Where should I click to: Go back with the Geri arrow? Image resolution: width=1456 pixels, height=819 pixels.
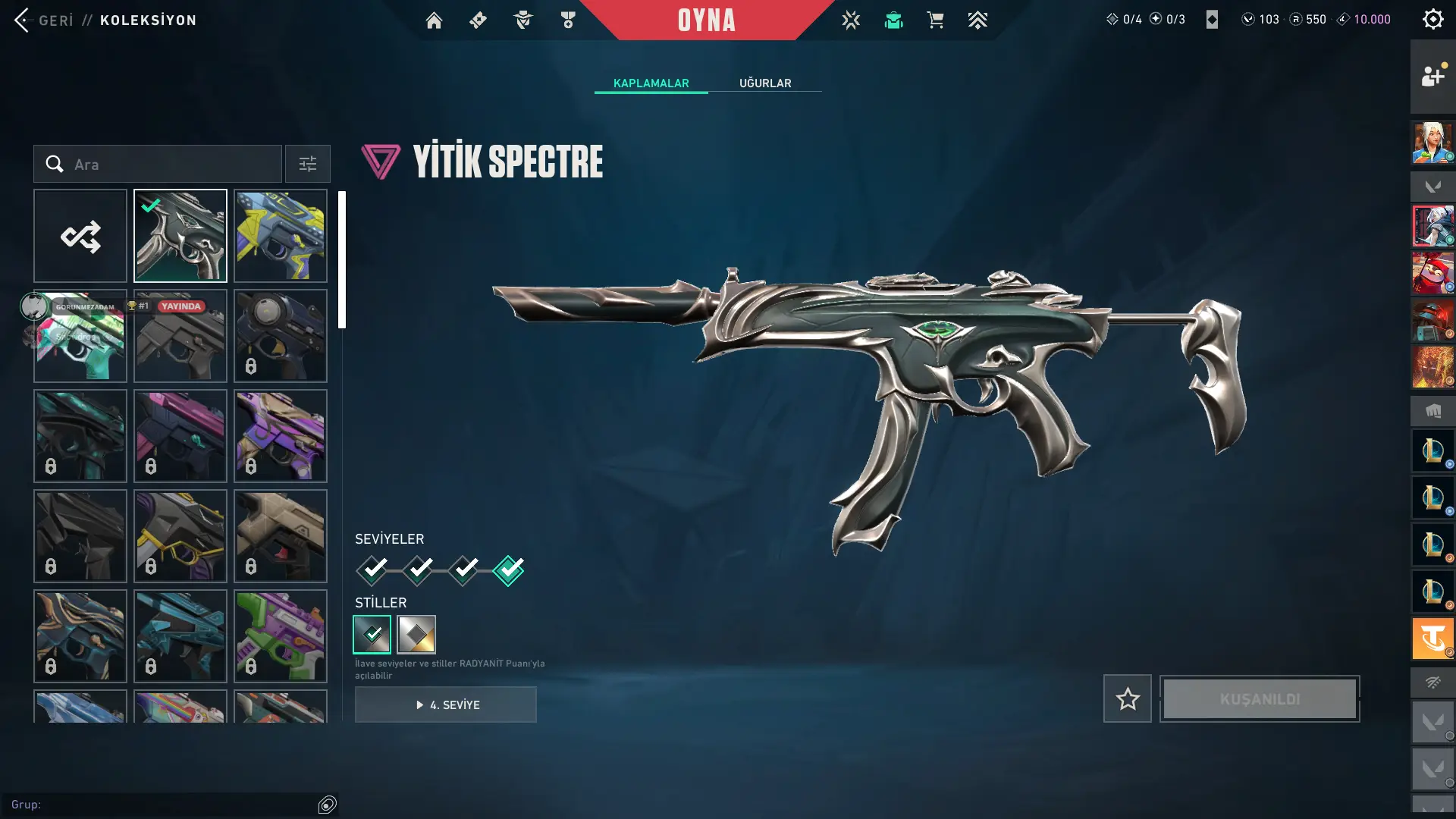(x=23, y=20)
